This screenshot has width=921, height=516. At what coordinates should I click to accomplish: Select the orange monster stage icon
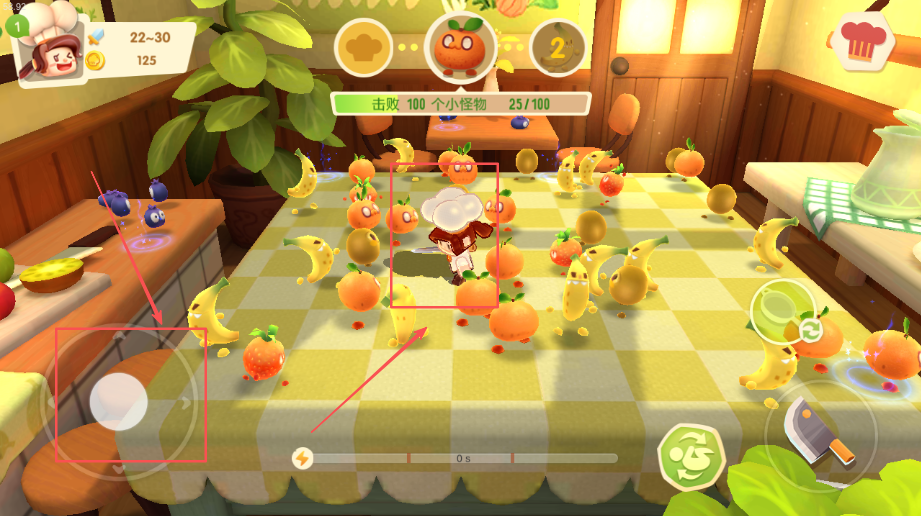461,46
